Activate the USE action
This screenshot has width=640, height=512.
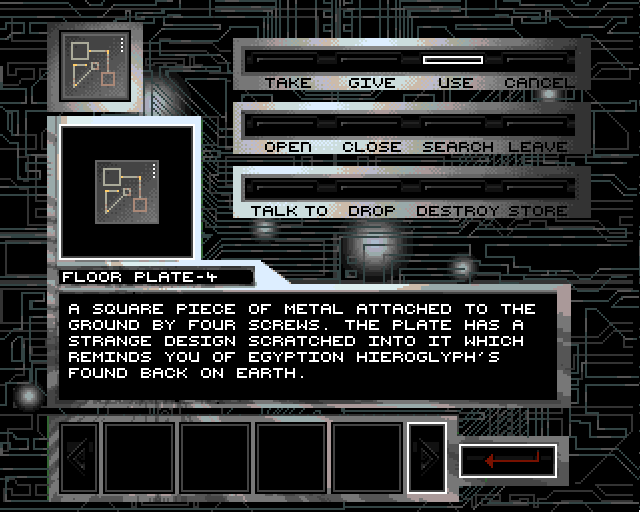(x=455, y=82)
